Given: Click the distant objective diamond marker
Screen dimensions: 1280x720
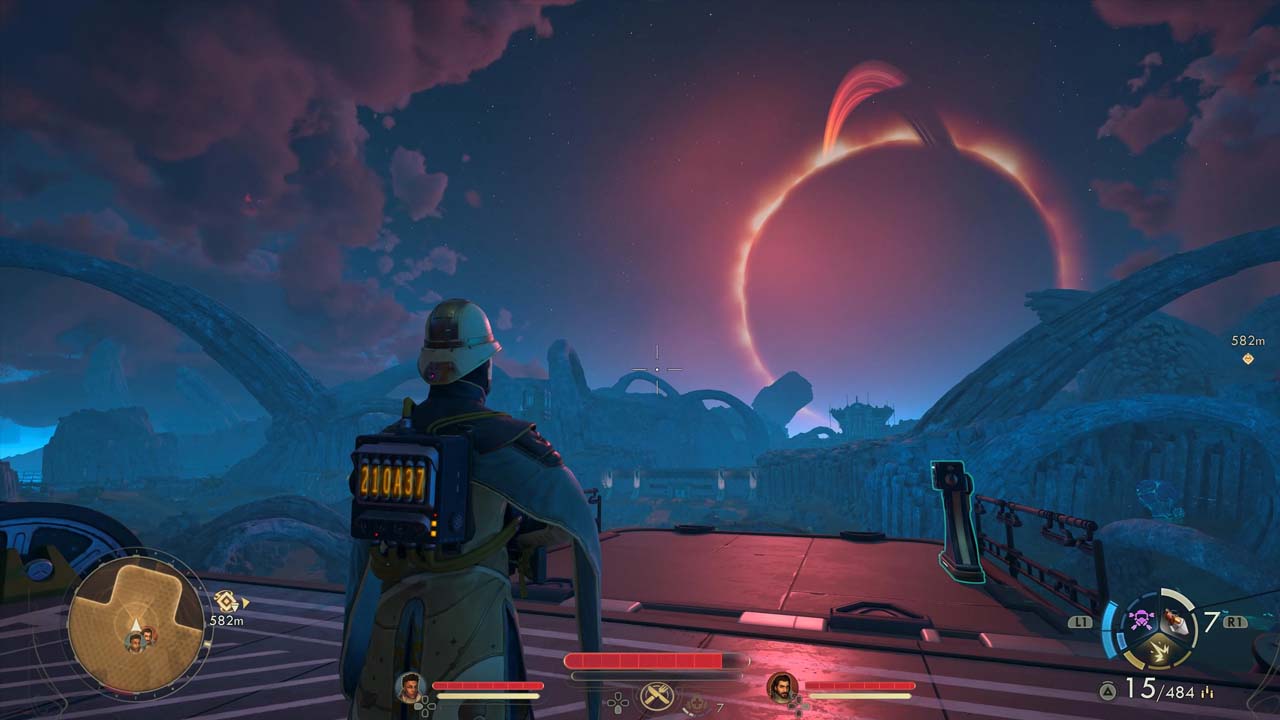Looking at the screenshot, I should coord(1248,358).
